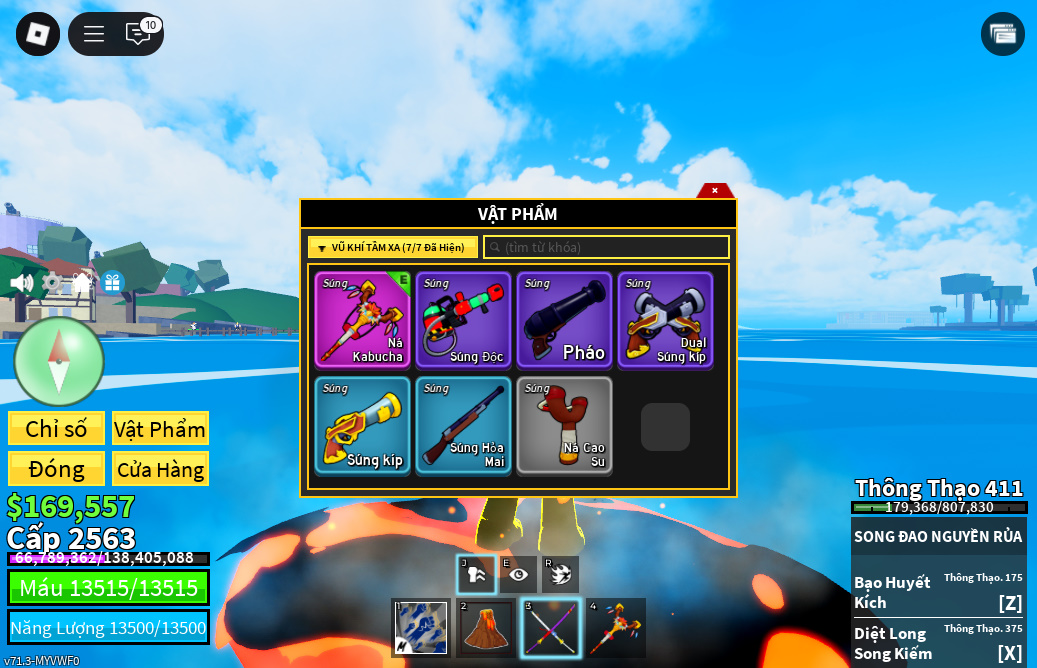Close the Vật Phẩm inventory window
This screenshot has width=1037, height=668.
(x=715, y=190)
